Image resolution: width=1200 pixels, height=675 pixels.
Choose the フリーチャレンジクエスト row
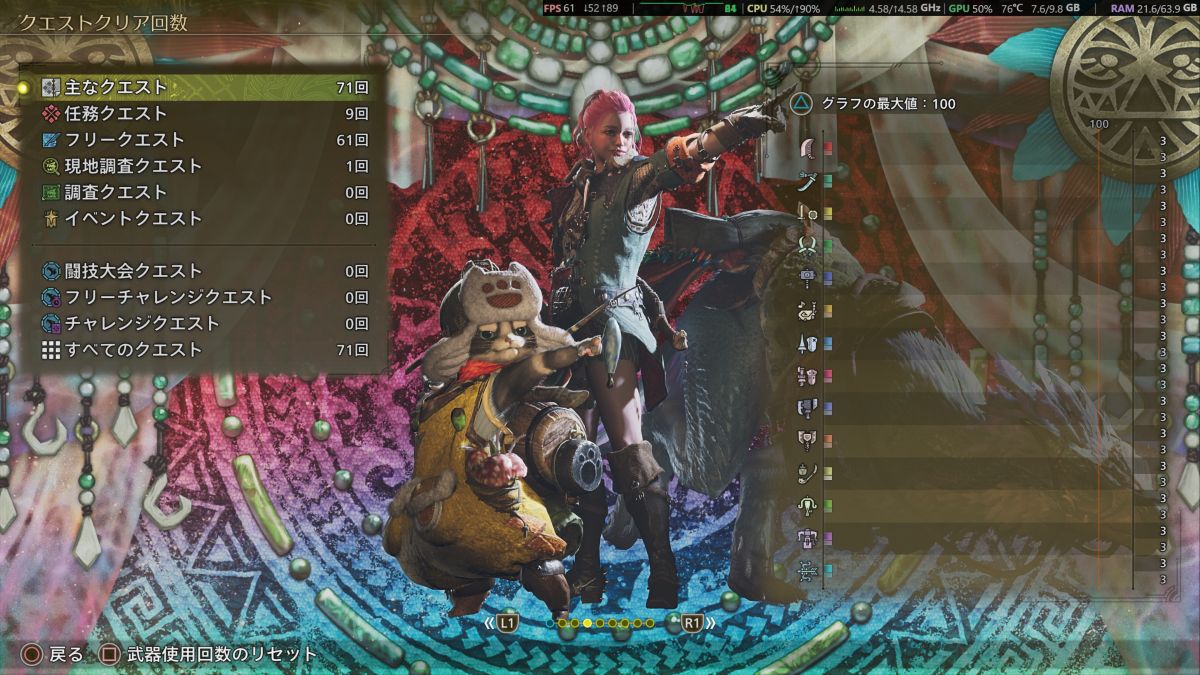(x=200, y=297)
